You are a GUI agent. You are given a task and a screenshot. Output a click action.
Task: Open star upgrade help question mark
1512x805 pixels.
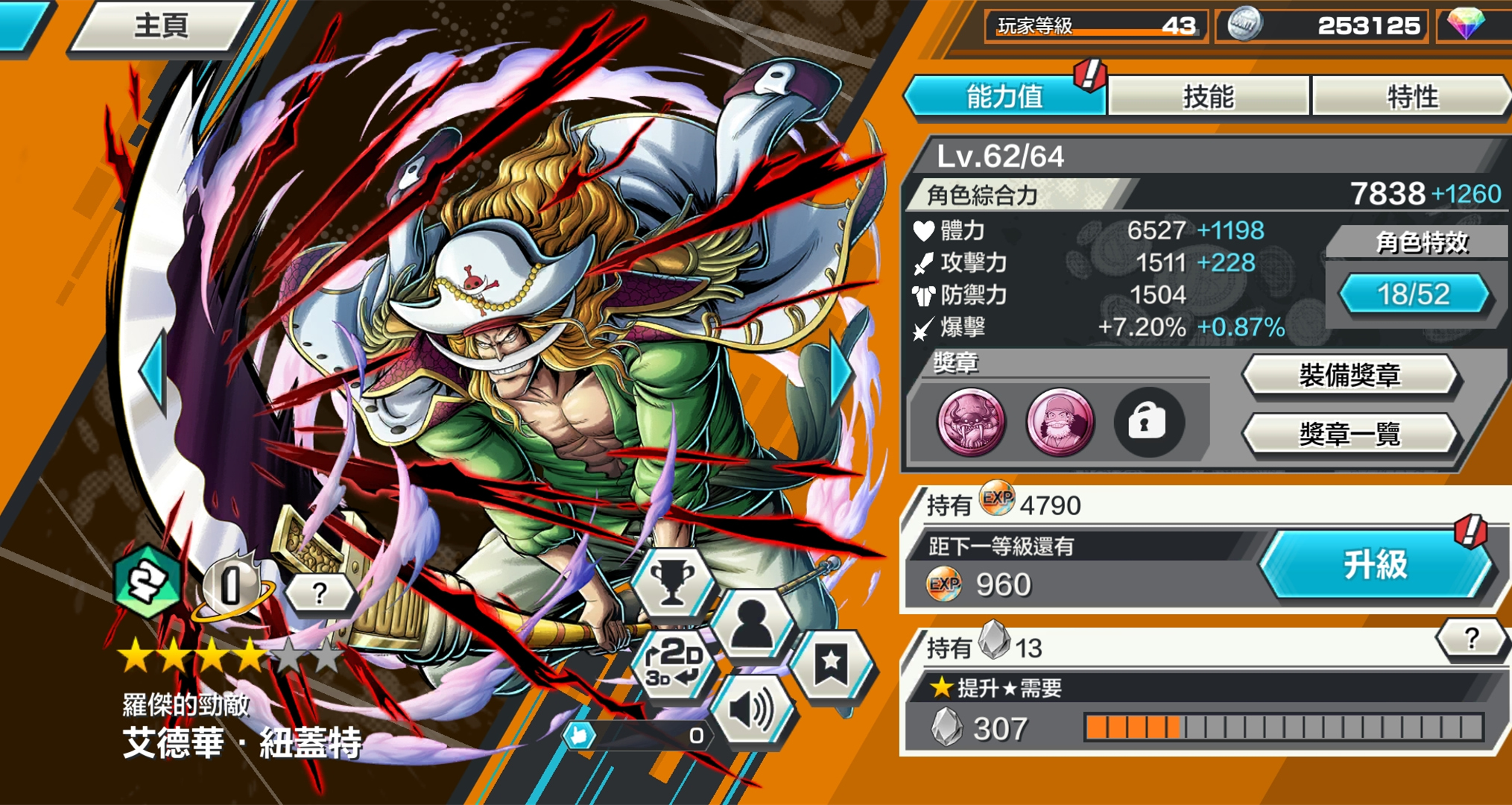click(x=1470, y=639)
